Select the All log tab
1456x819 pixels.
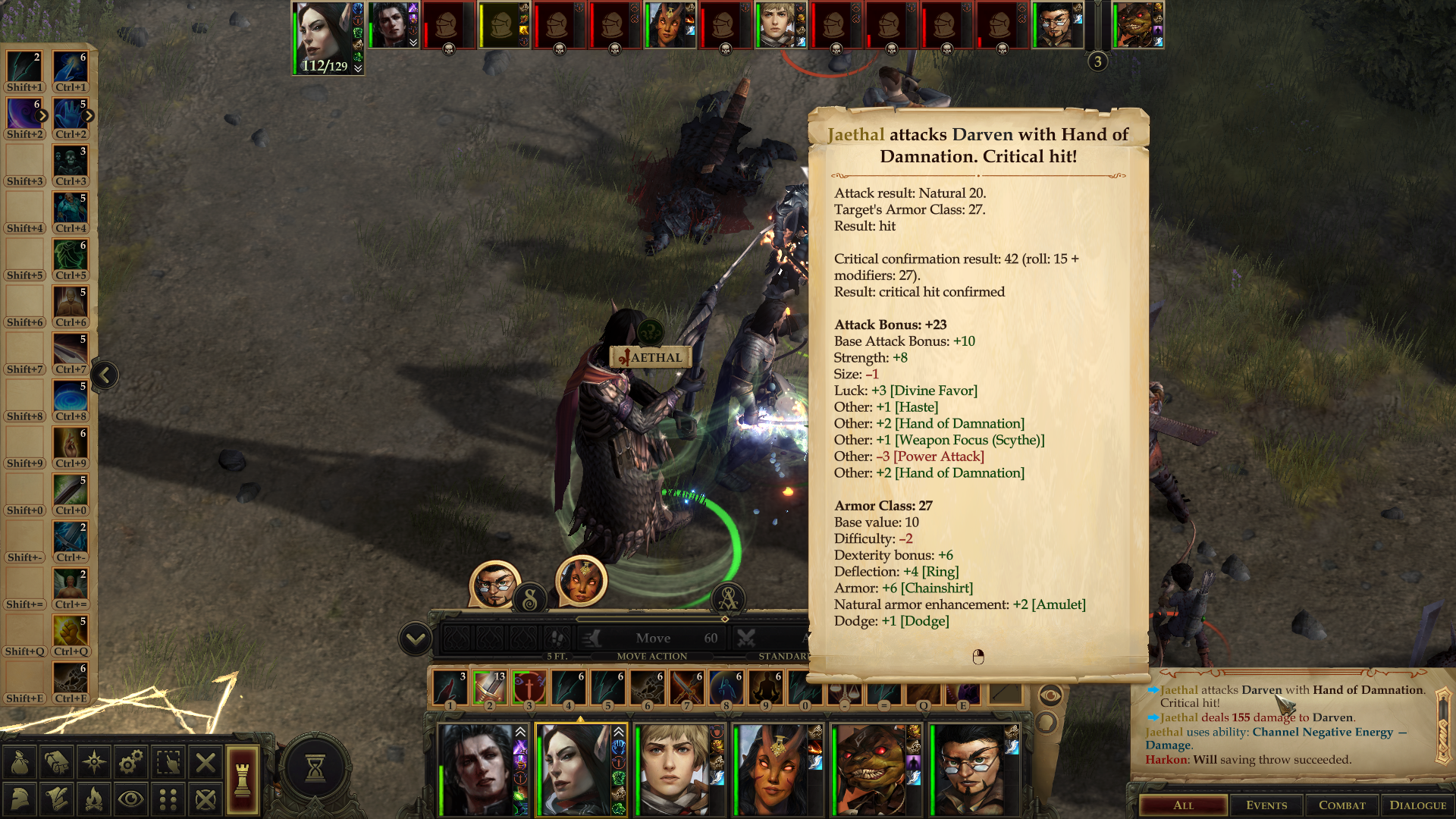click(x=1183, y=805)
